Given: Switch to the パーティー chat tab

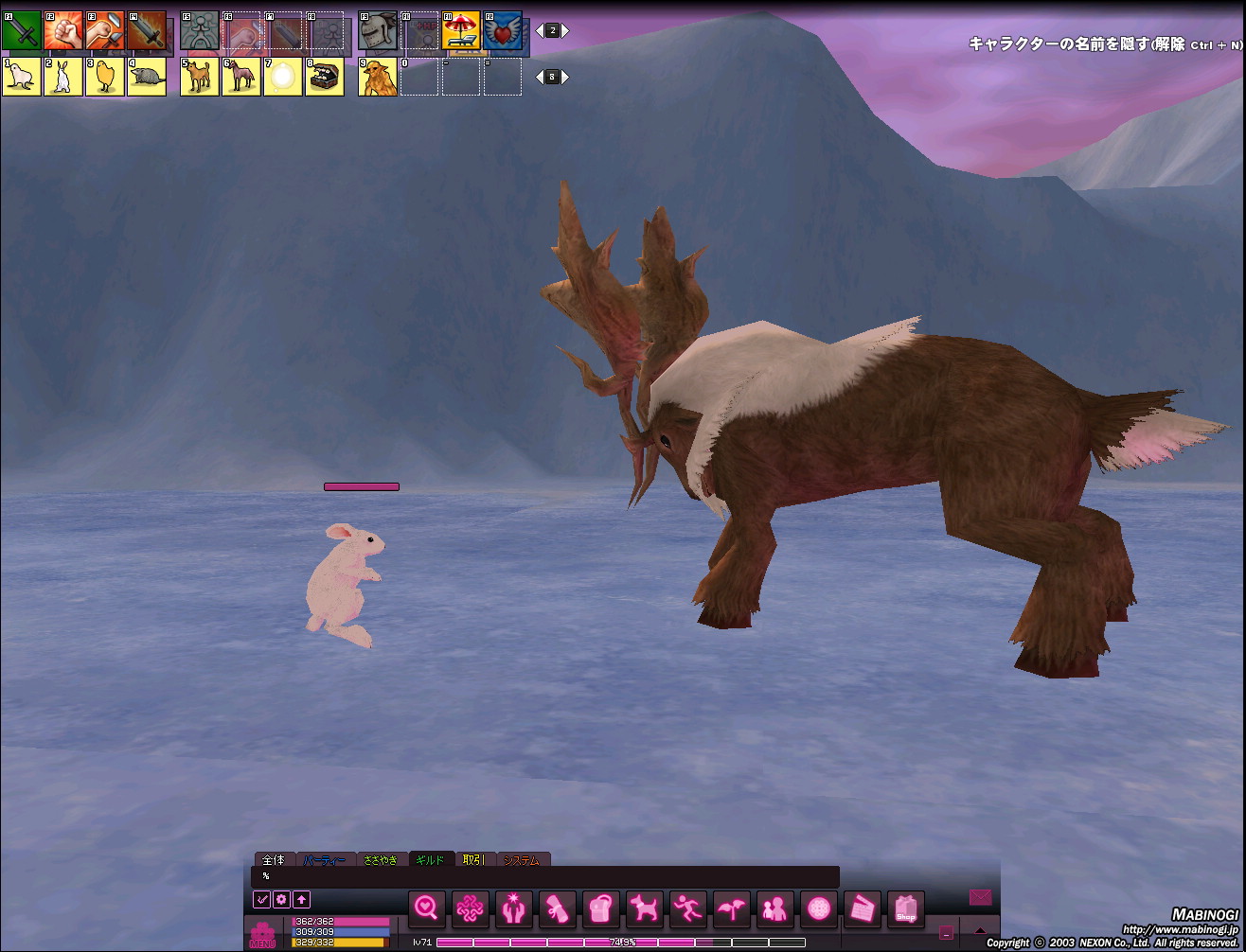Looking at the screenshot, I should click(x=327, y=860).
